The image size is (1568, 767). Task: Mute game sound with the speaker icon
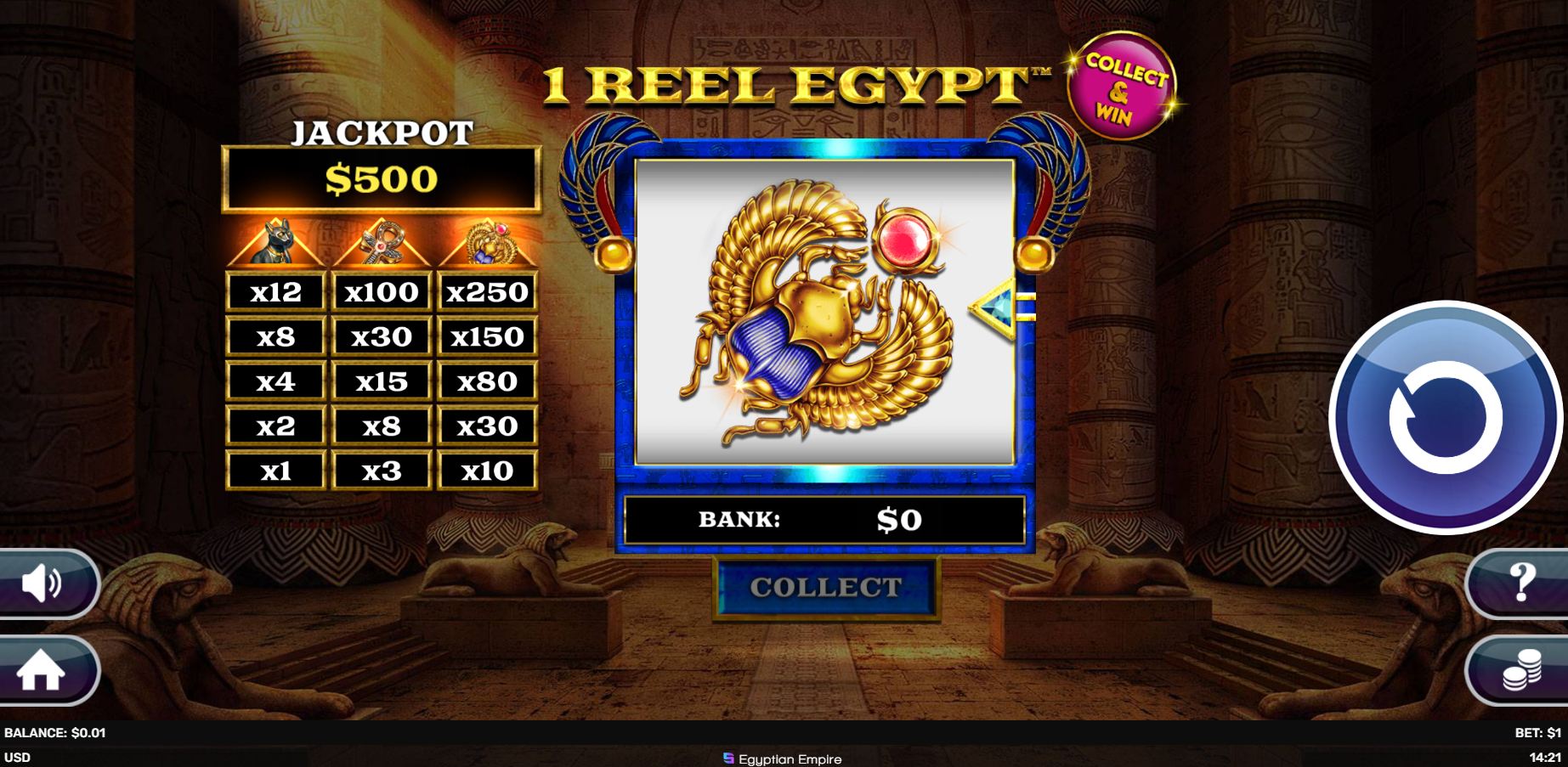click(40, 584)
